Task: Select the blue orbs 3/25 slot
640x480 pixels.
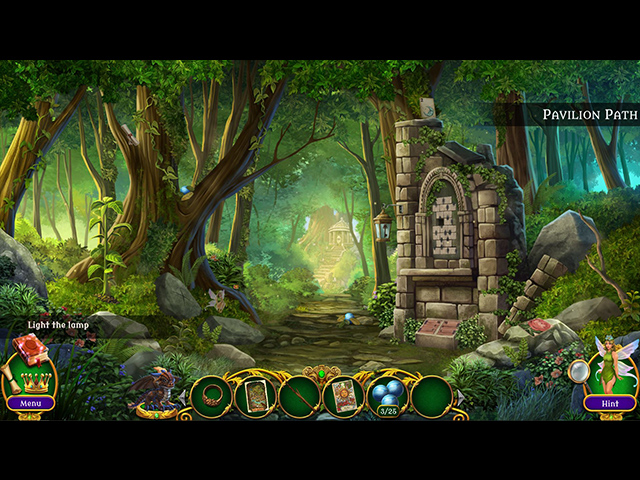Action: [387, 396]
